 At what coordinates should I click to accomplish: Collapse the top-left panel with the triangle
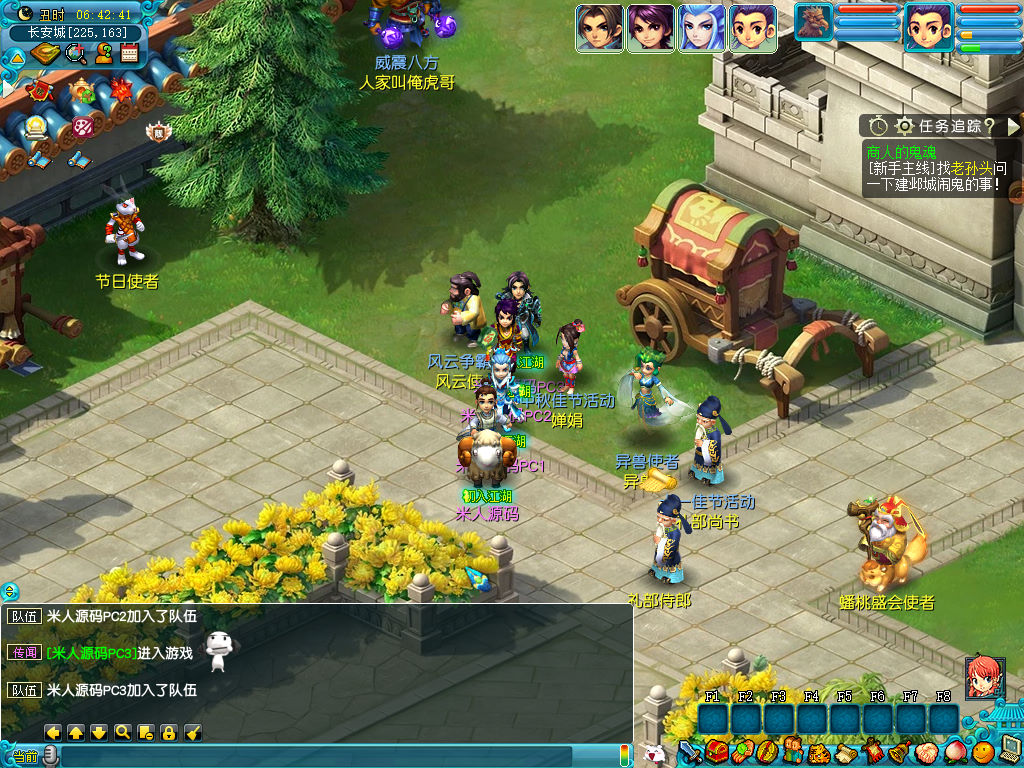pyautogui.click(x=17, y=57)
